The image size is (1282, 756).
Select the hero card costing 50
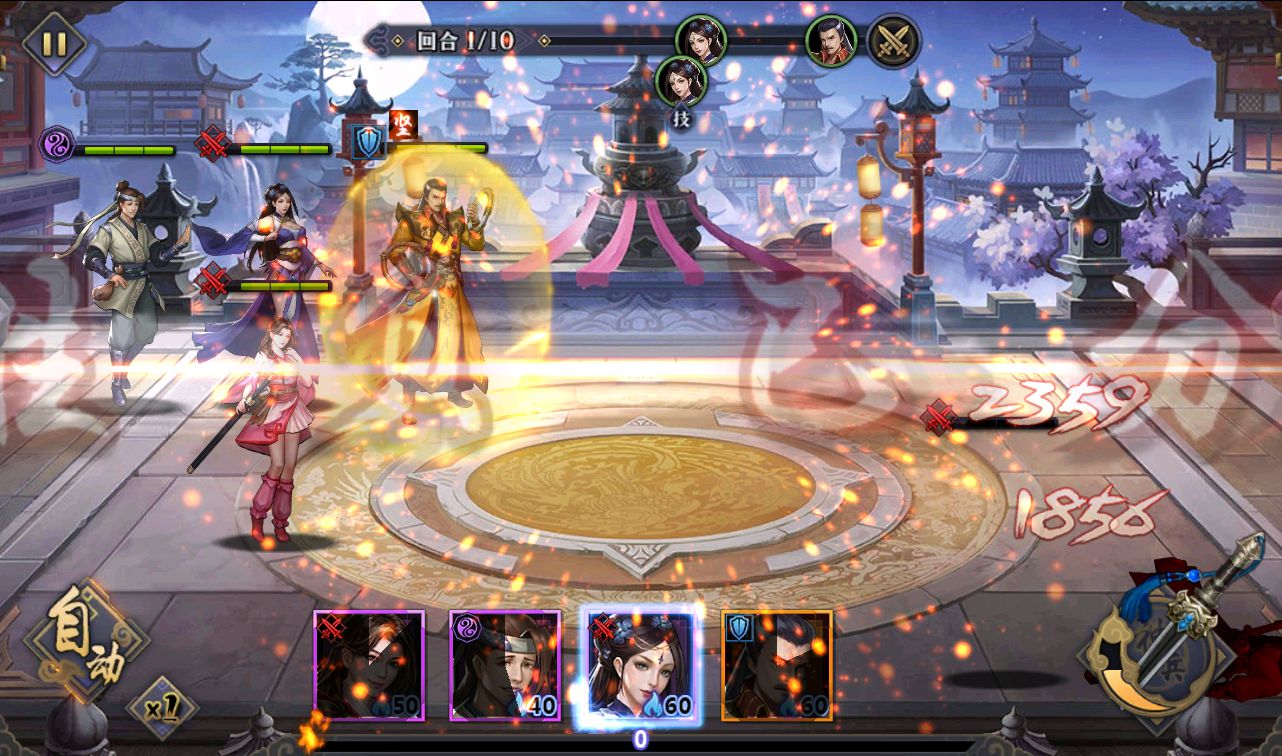369,665
